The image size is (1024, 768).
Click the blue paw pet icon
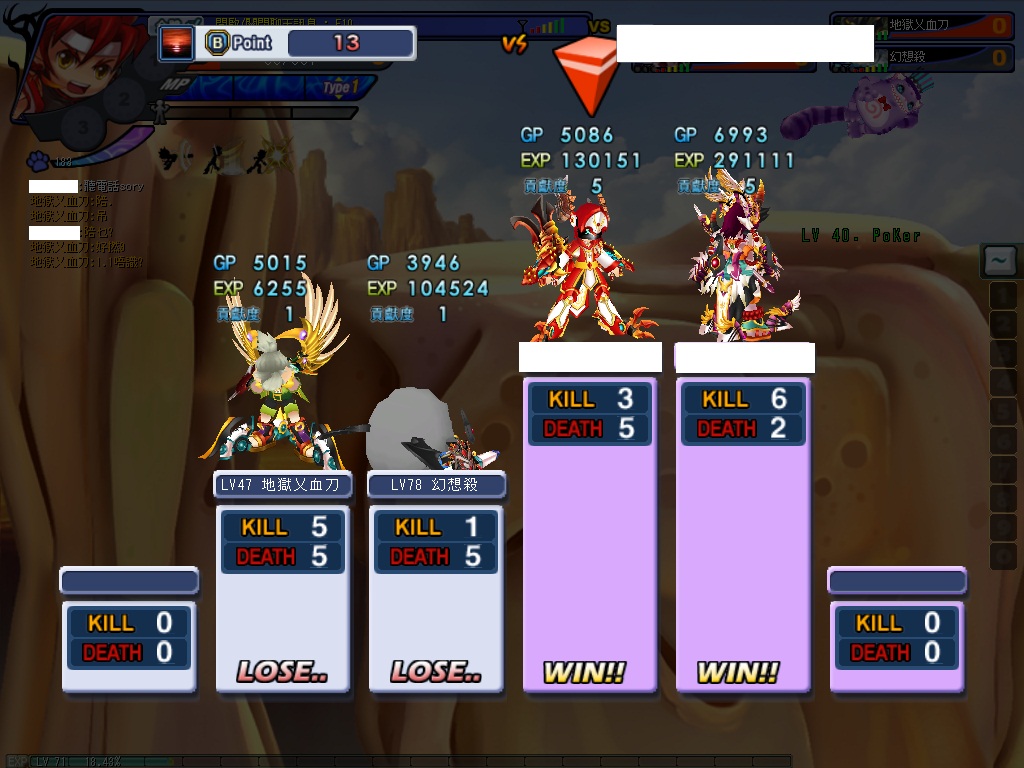point(39,160)
